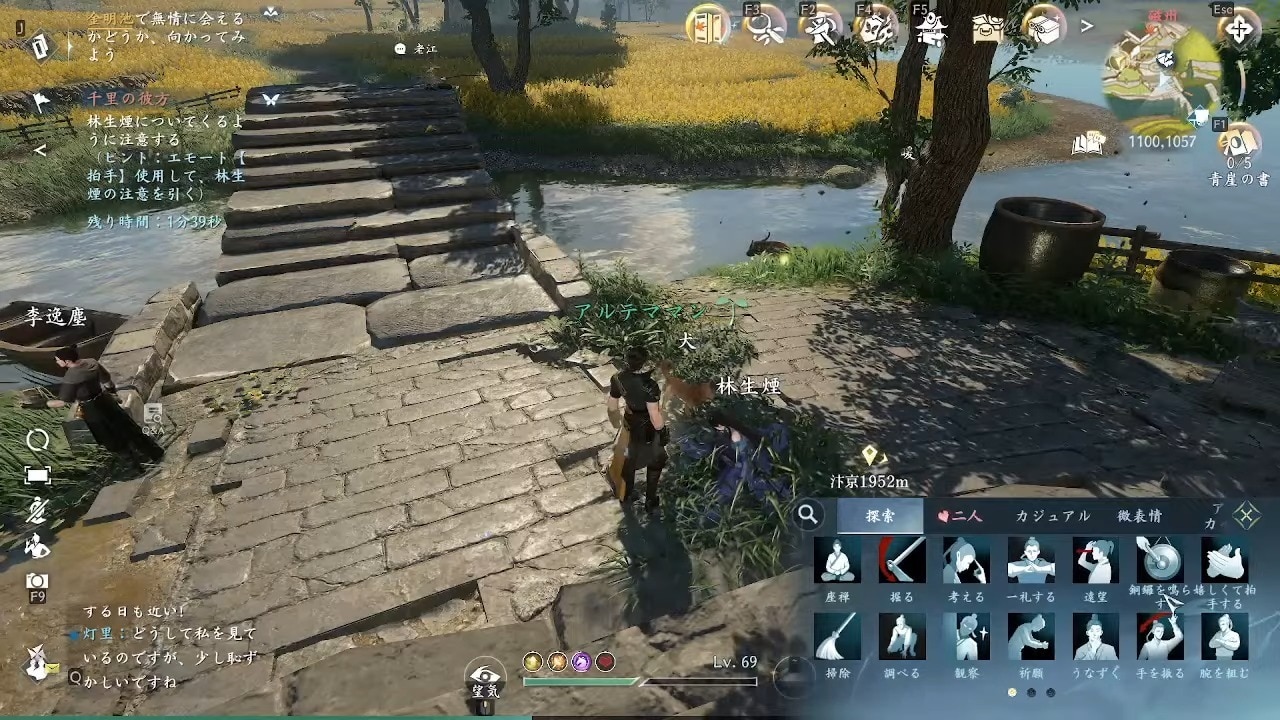This screenshot has width=1280, height=720.
Task: Select the 座禅 meditation emote
Action: [x=837, y=561]
